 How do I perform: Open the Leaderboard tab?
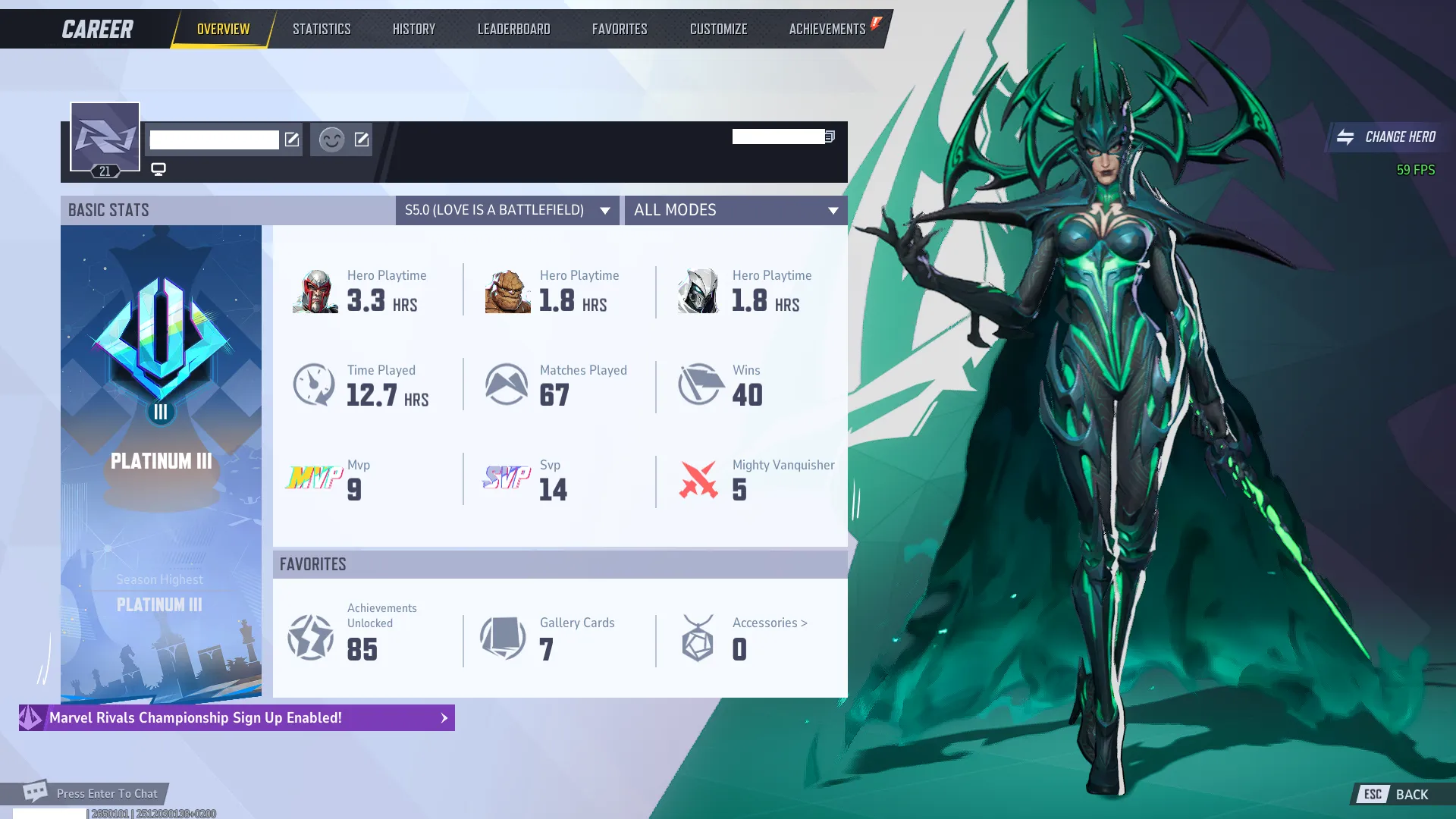tap(513, 28)
